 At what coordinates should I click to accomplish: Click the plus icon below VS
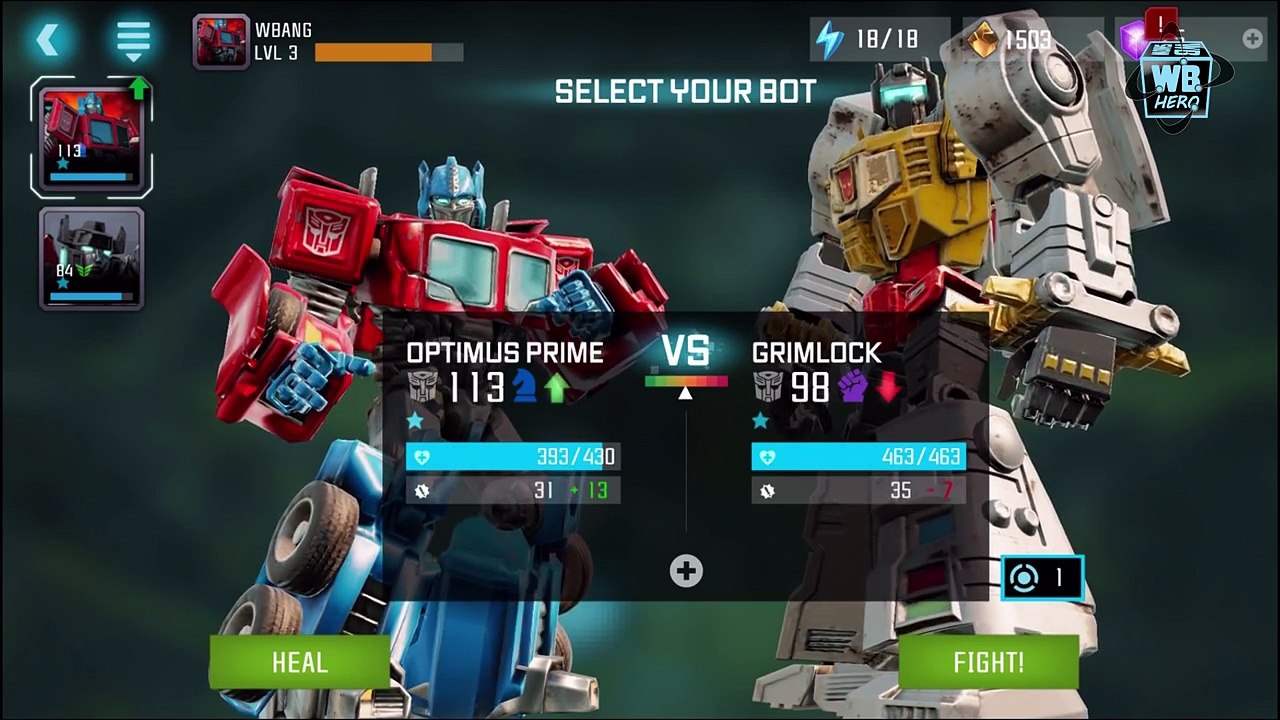pyautogui.click(x=686, y=571)
